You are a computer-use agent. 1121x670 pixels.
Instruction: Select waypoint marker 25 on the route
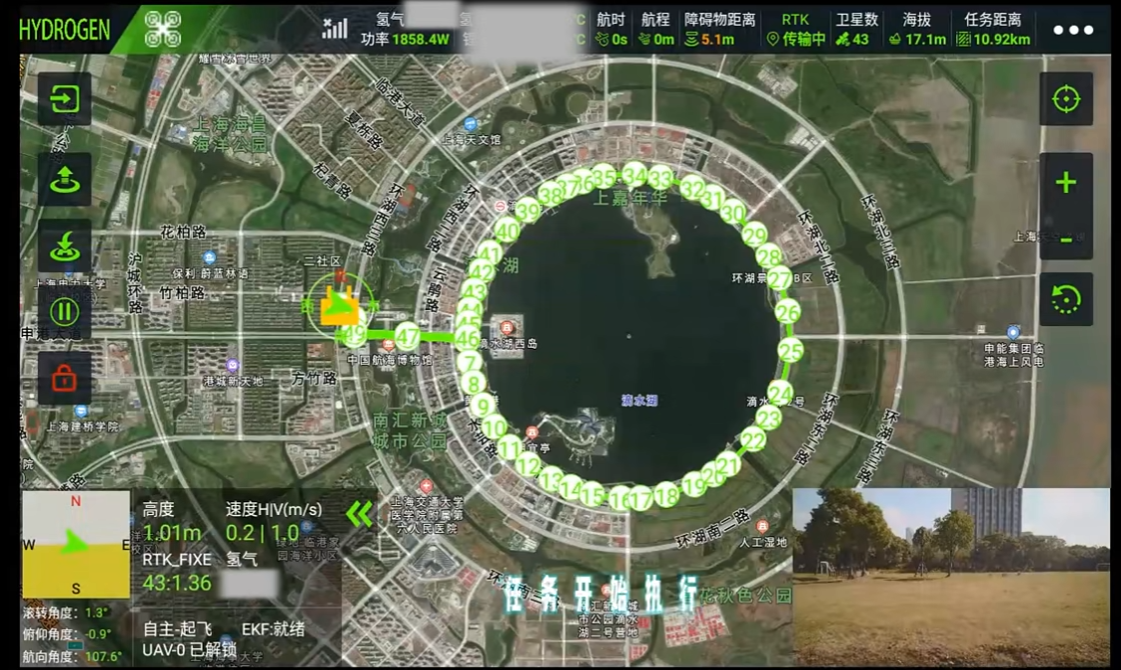[791, 351]
